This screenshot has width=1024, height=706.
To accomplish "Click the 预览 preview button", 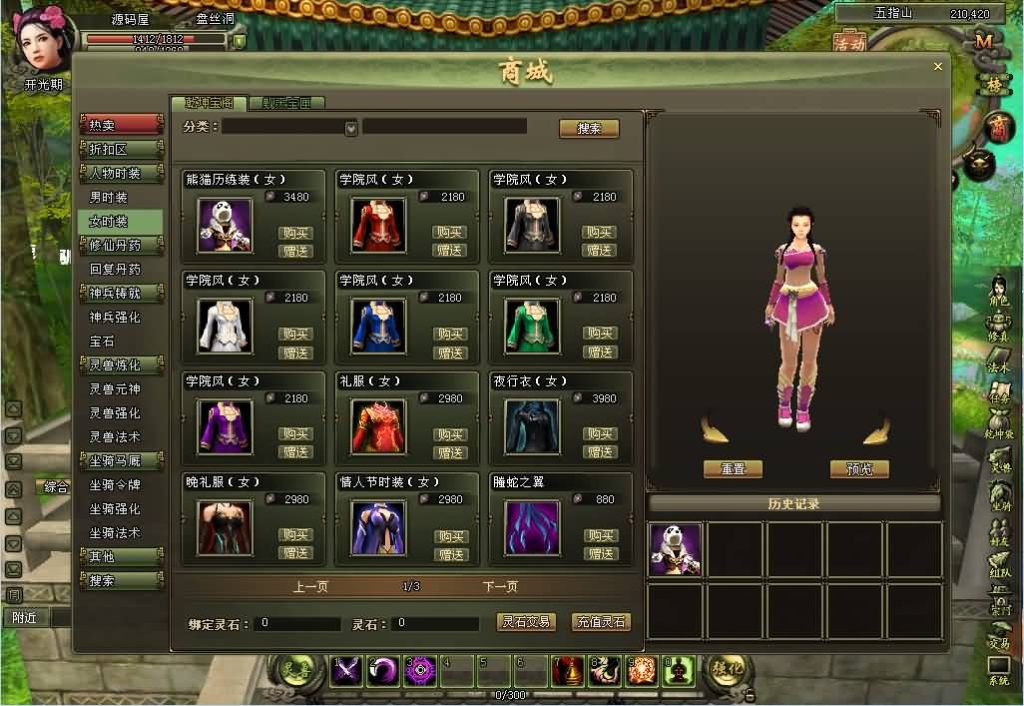I will [x=859, y=469].
